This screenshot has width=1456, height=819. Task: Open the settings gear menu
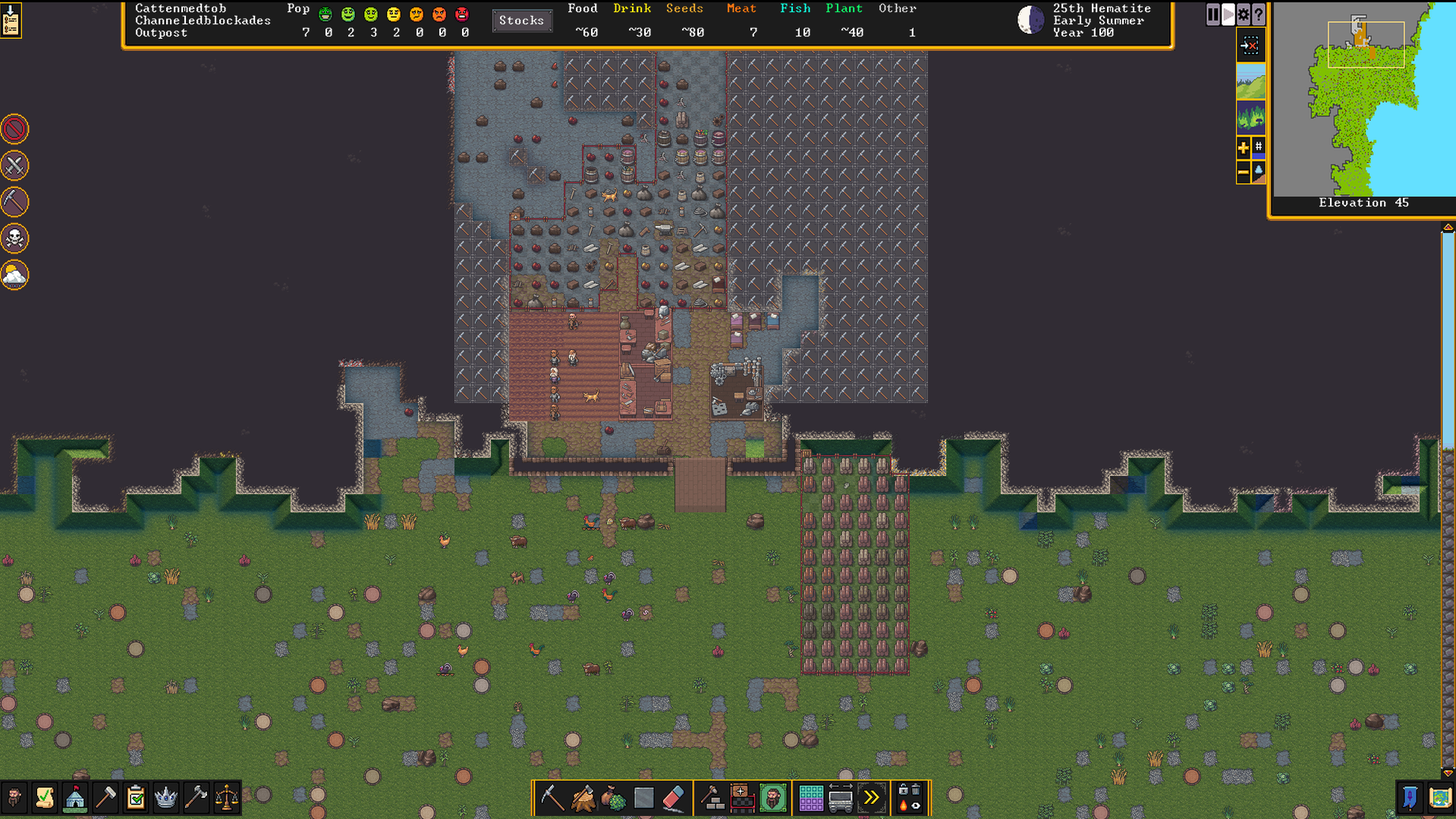[x=1243, y=14]
